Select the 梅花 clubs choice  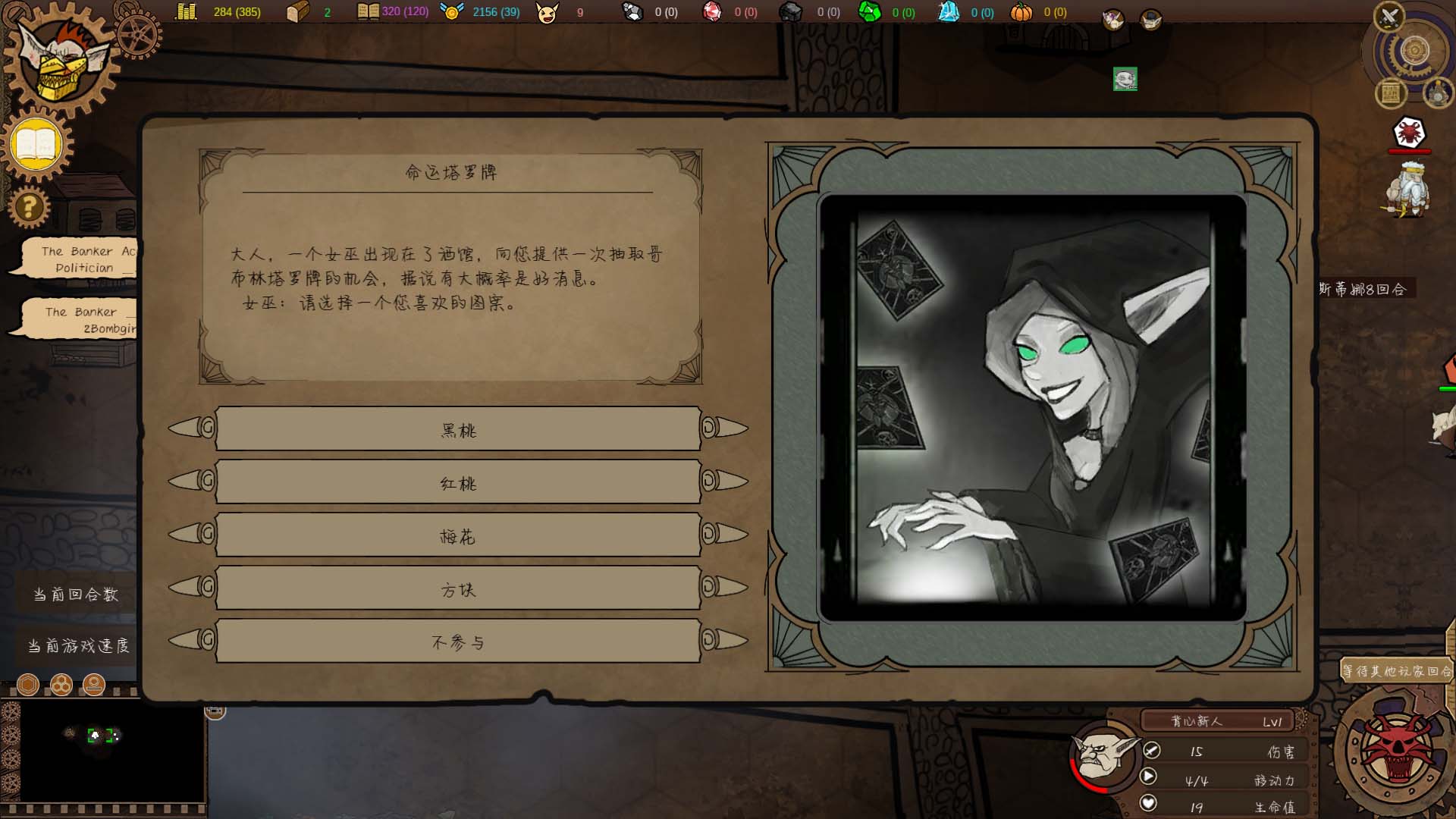click(x=458, y=535)
